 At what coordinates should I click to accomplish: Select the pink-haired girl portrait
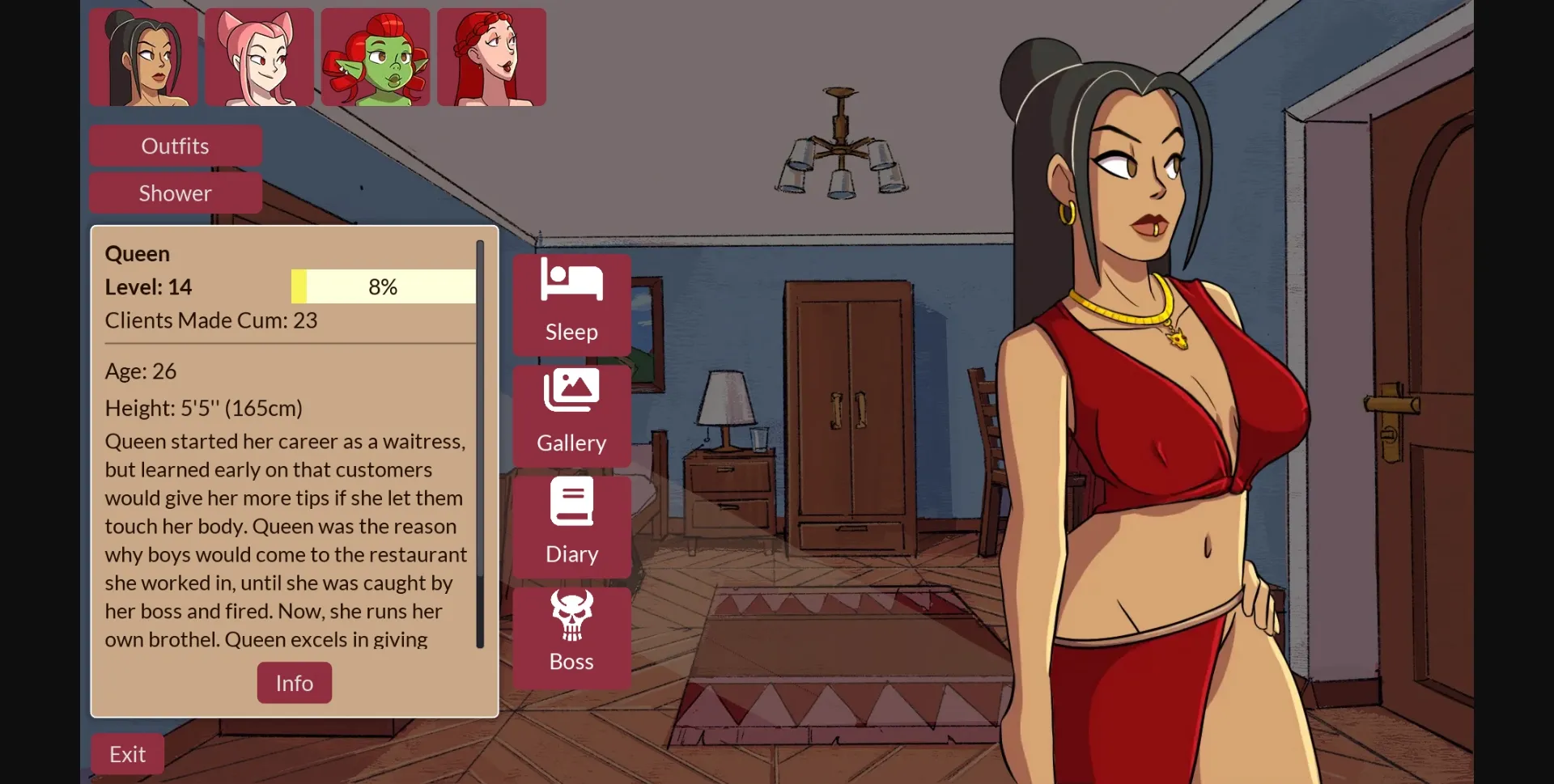point(257,57)
